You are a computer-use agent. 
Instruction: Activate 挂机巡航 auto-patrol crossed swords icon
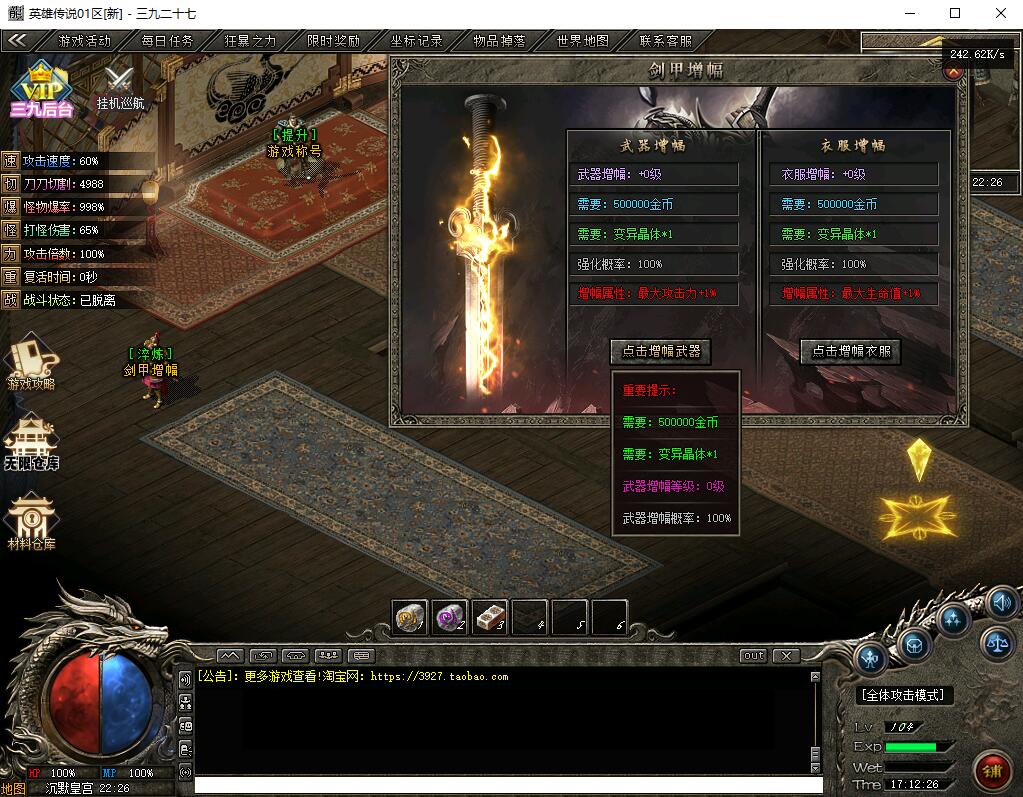(x=120, y=87)
